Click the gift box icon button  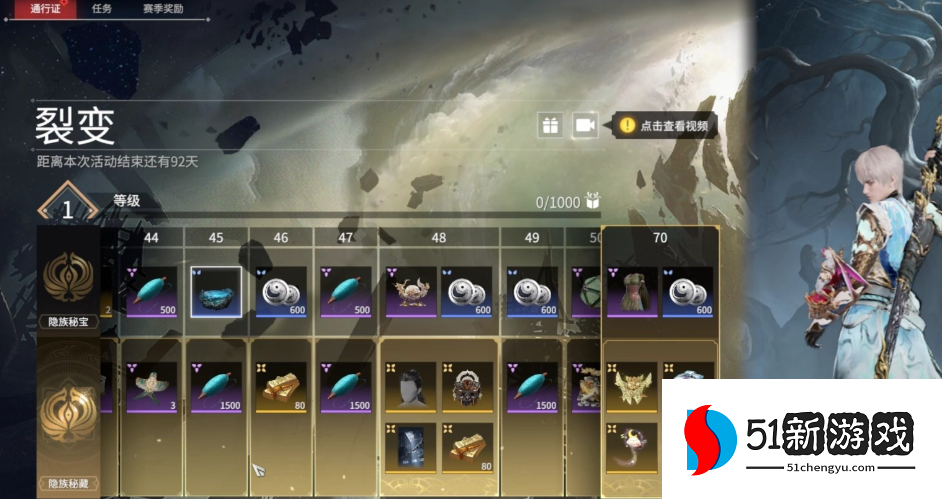(550, 125)
